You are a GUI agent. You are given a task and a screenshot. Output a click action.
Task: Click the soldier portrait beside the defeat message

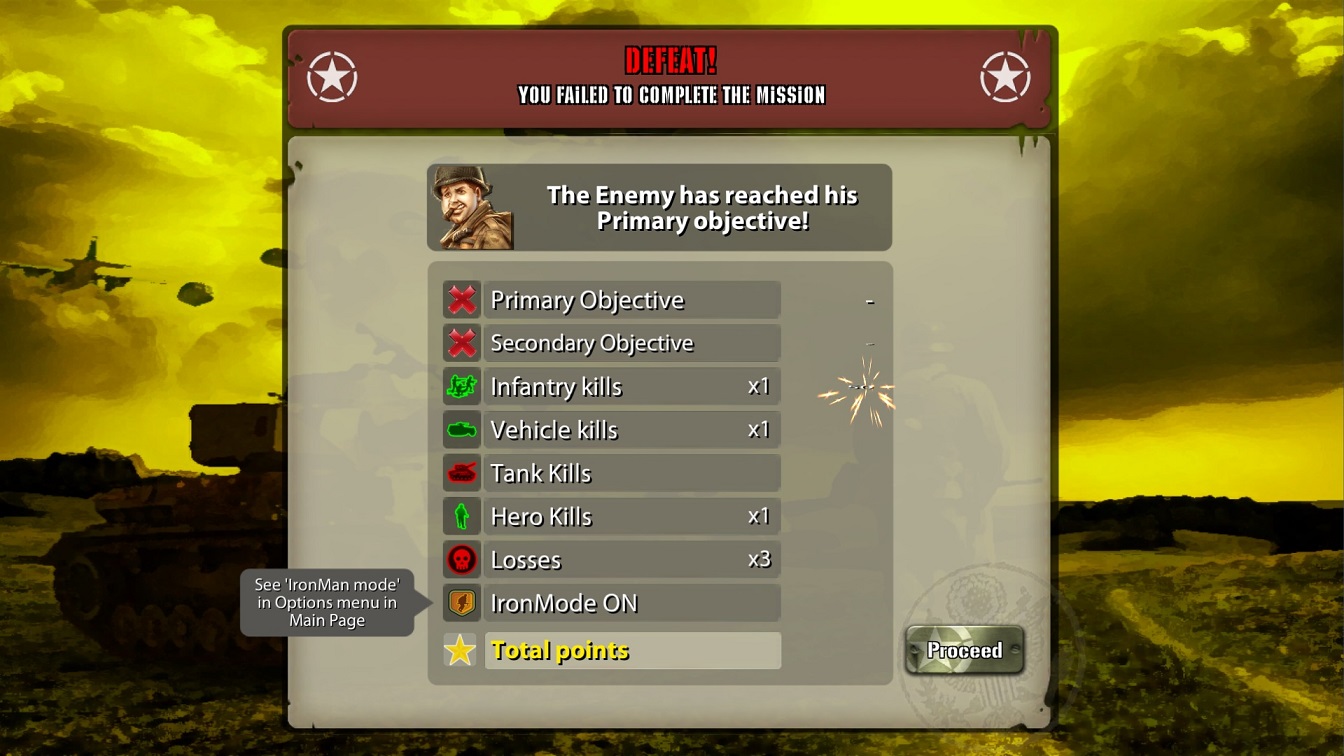473,207
